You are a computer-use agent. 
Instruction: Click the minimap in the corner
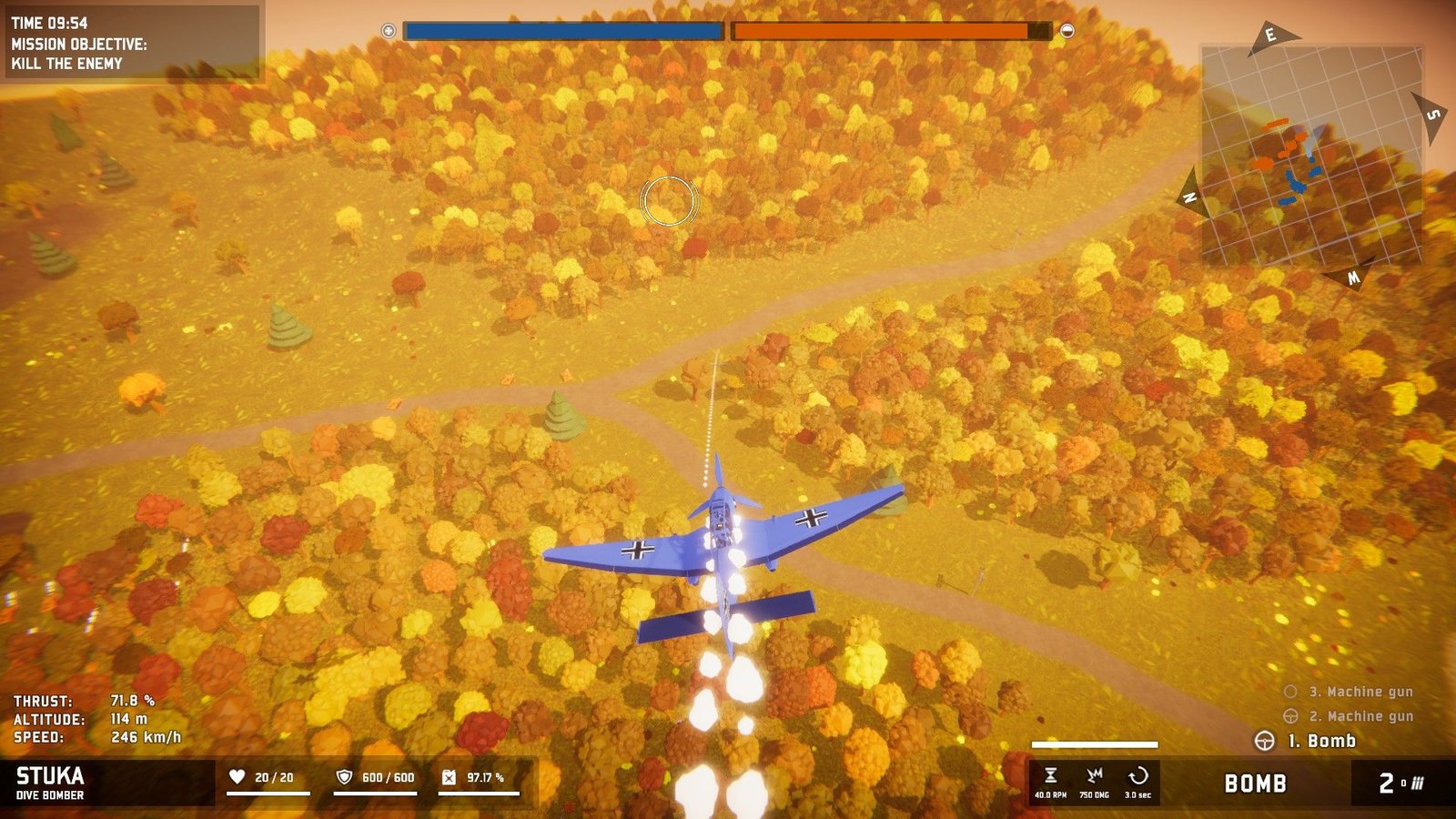(x=1311, y=155)
